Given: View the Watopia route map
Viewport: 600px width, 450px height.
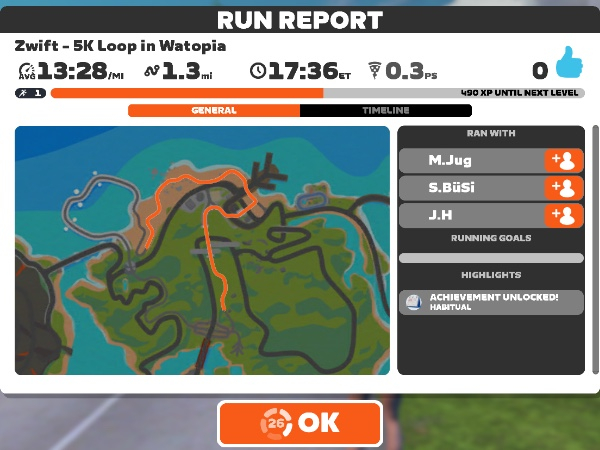Looking at the screenshot, I should (x=203, y=250).
